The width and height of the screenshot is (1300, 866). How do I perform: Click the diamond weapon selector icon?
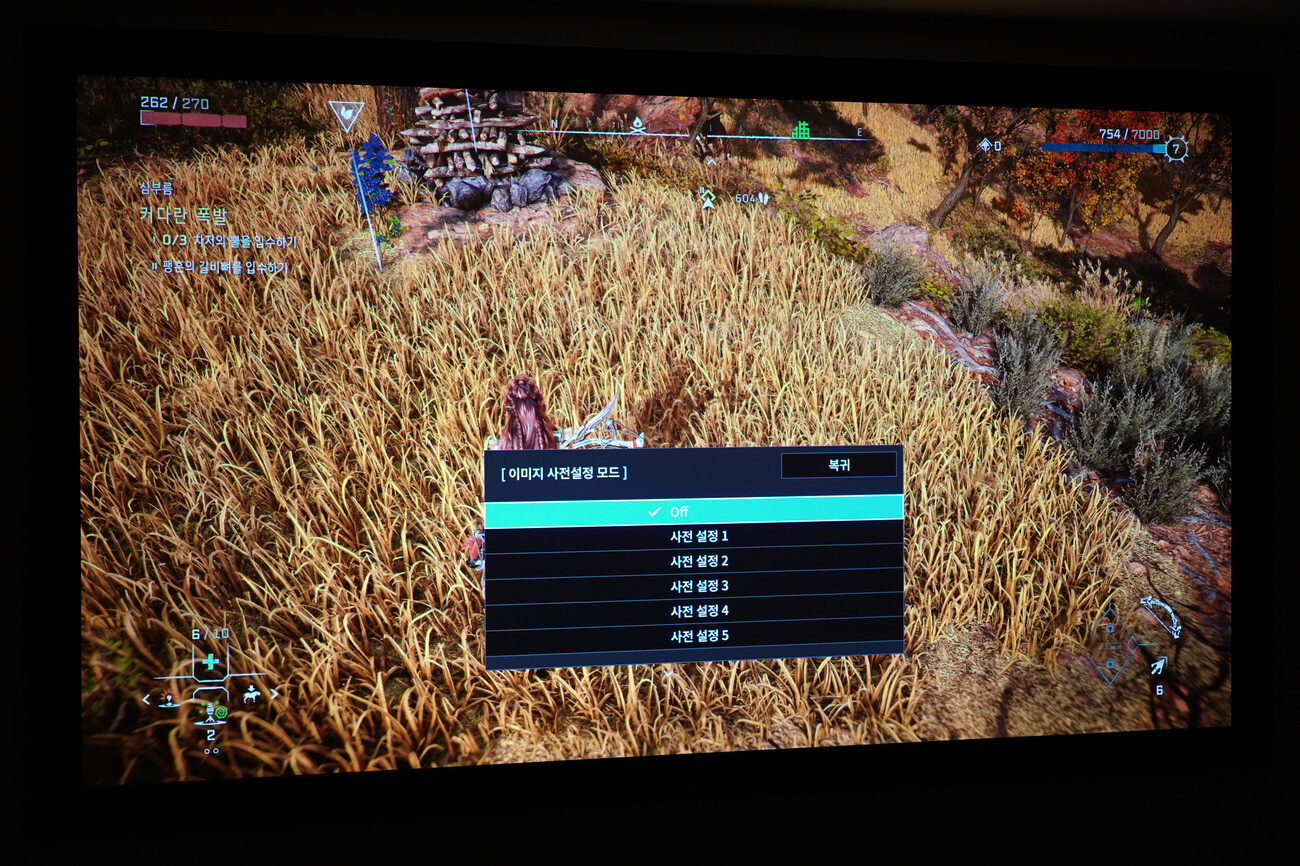coord(1110,645)
